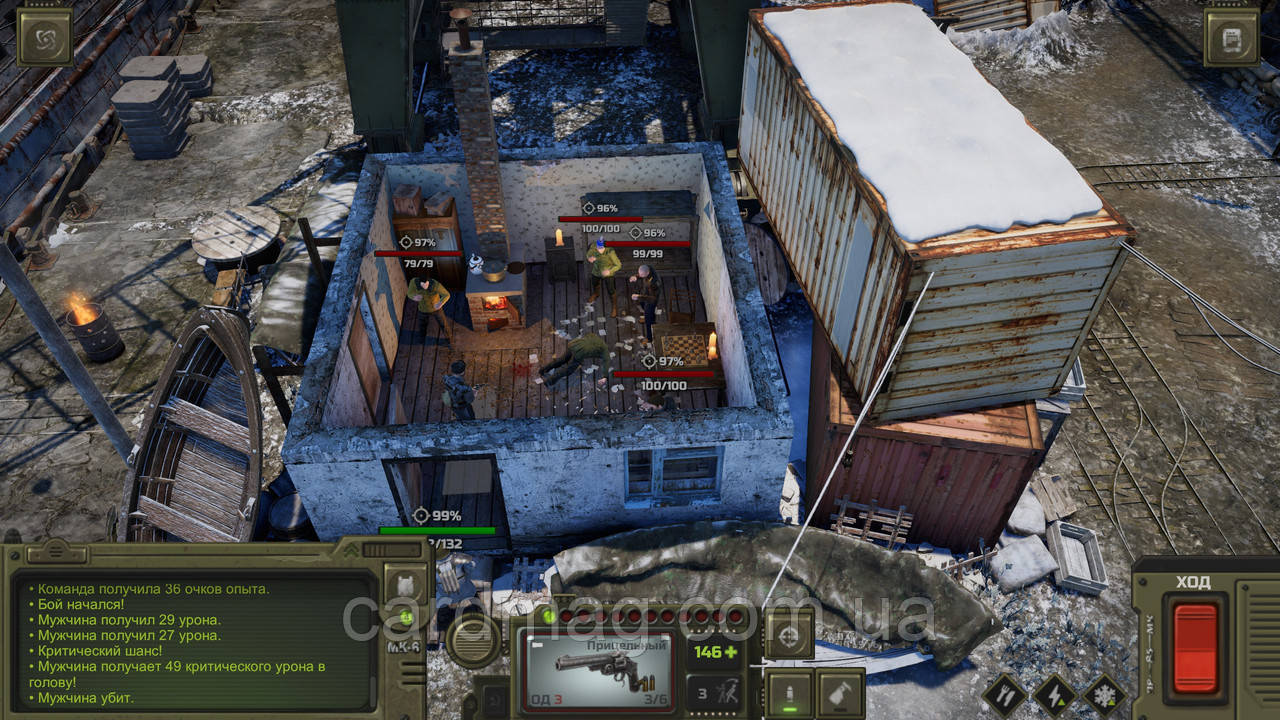Click the snowflake cold status icon
Screen dimensions: 1280x720
pos(1104,695)
